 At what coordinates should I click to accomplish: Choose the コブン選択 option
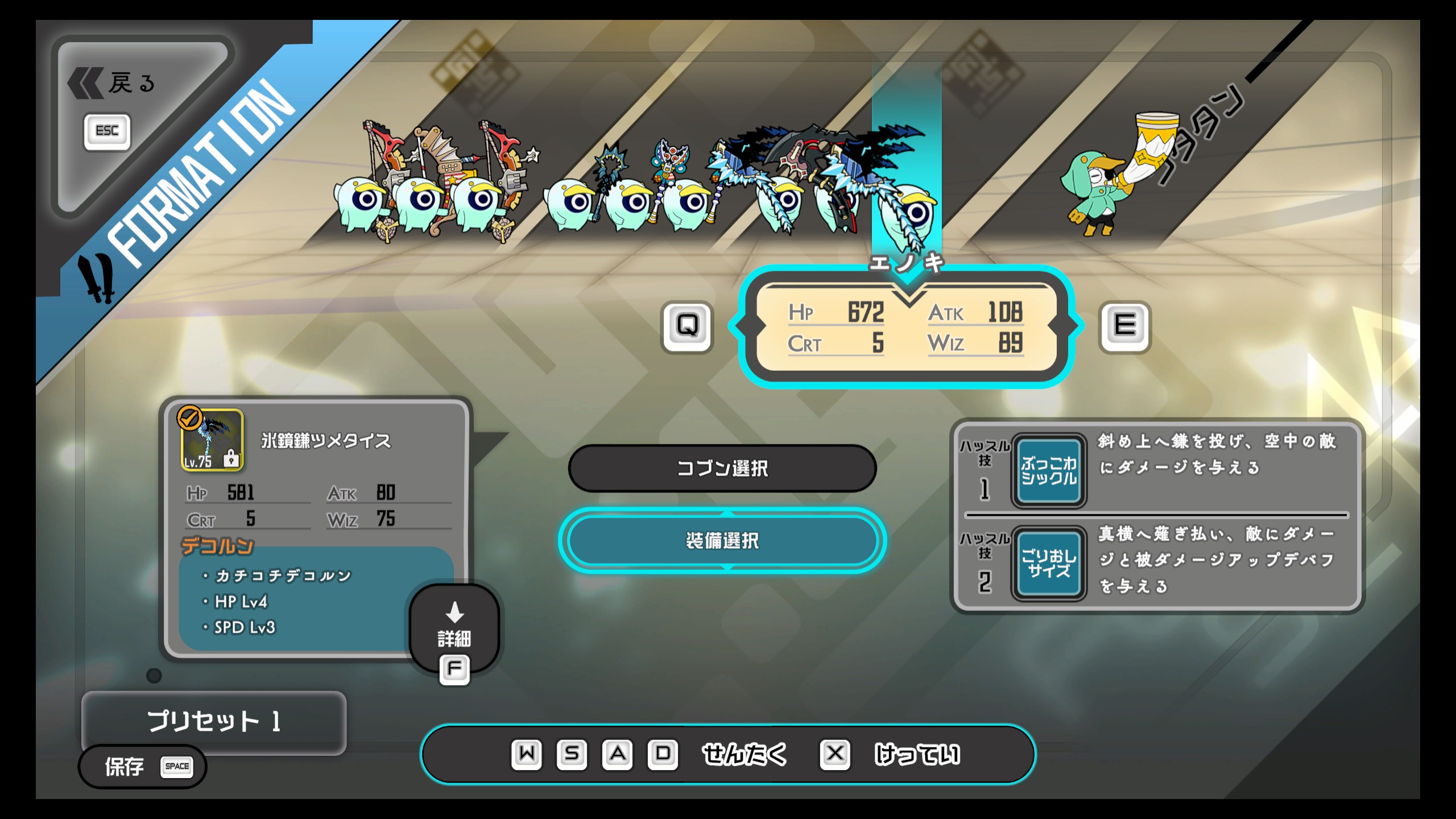click(x=722, y=468)
